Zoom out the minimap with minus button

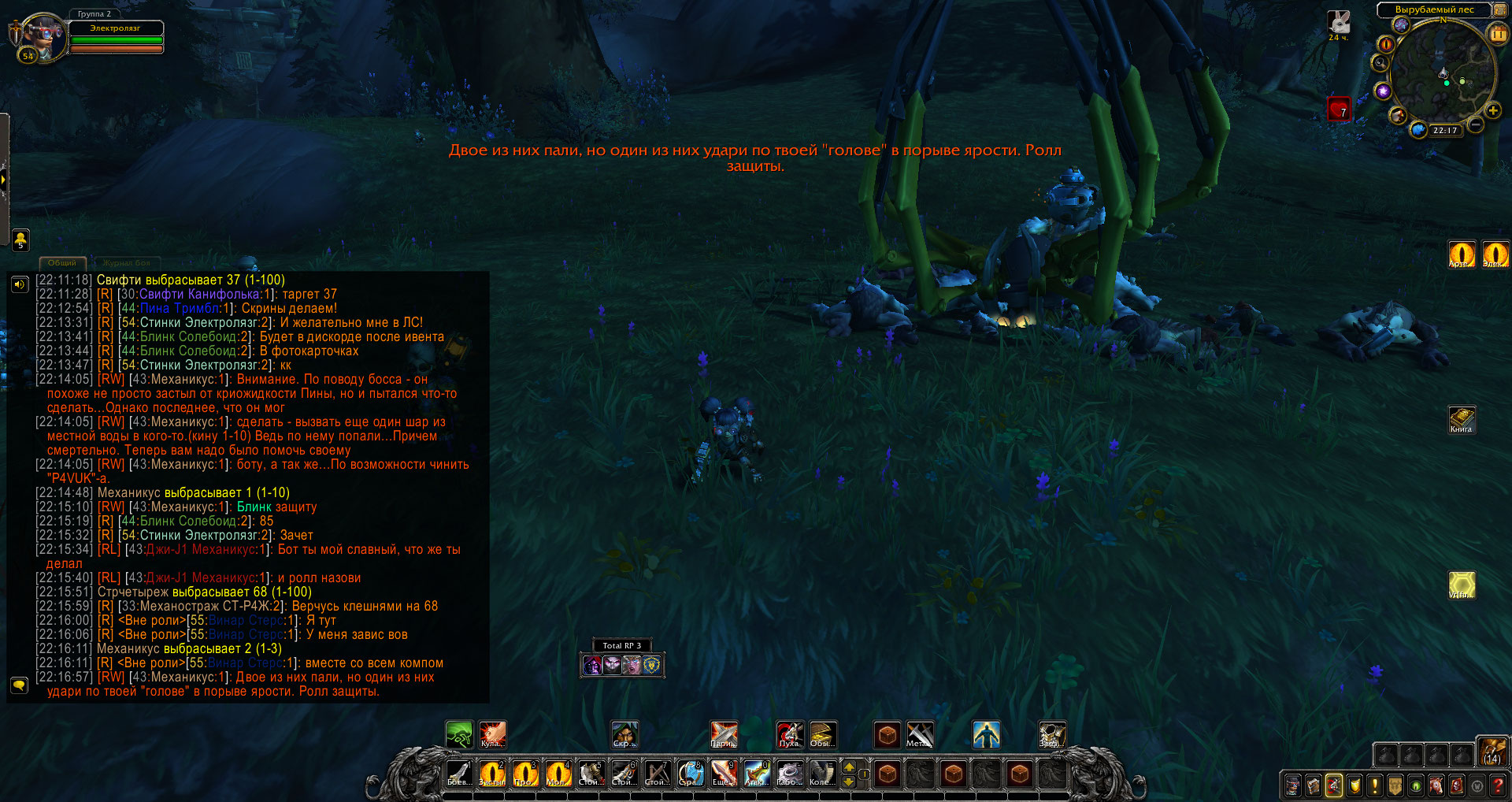(1476, 124)
